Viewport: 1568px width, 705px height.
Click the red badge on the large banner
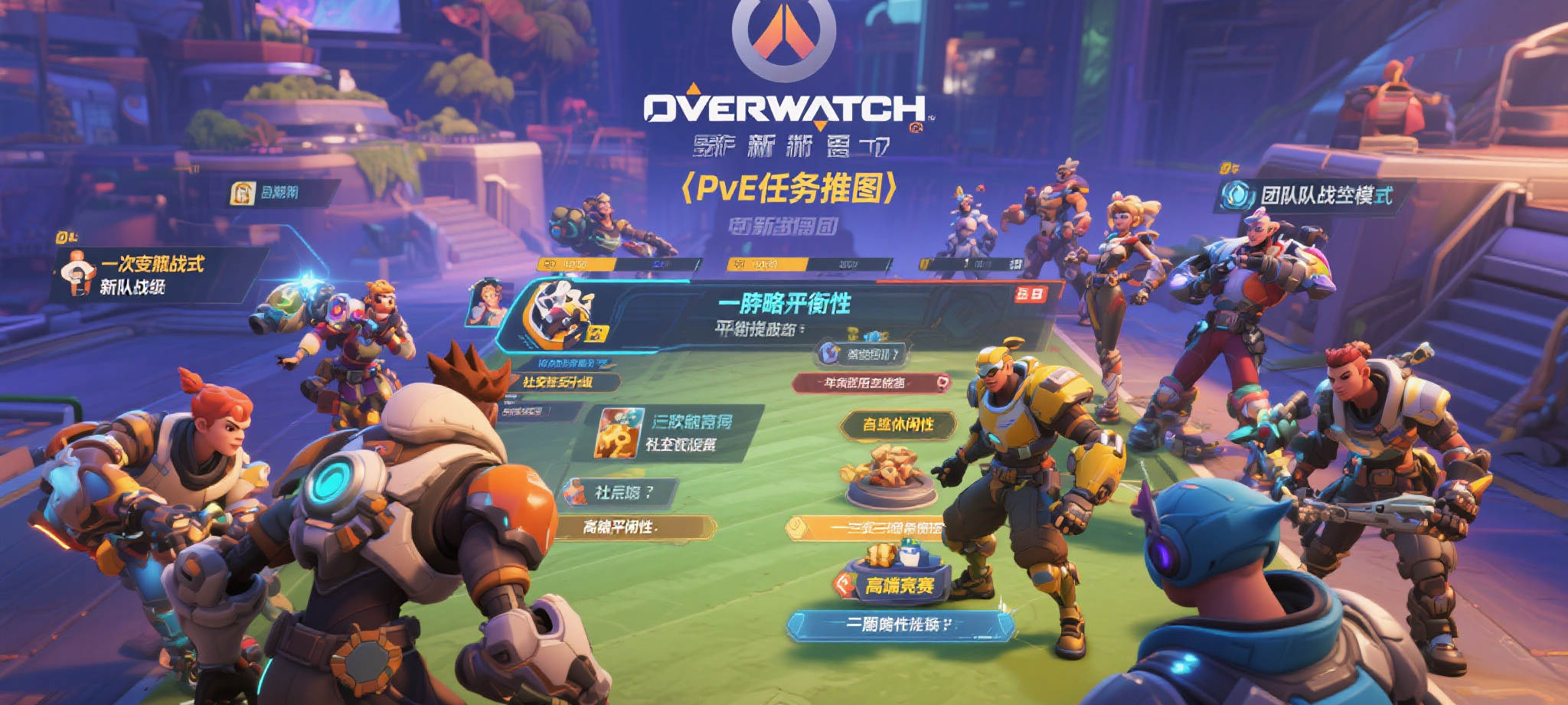click(1030, 293)
